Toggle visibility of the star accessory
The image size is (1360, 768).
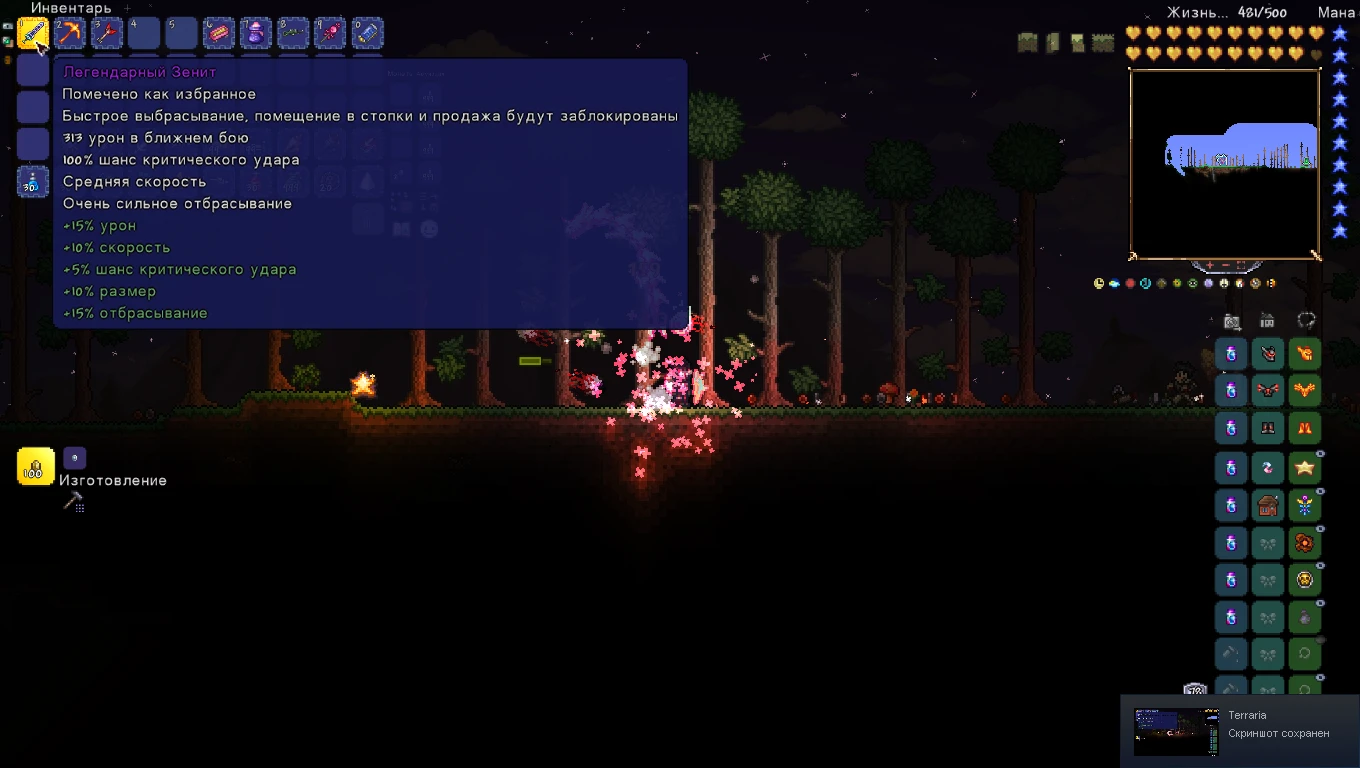[1320, 454]
